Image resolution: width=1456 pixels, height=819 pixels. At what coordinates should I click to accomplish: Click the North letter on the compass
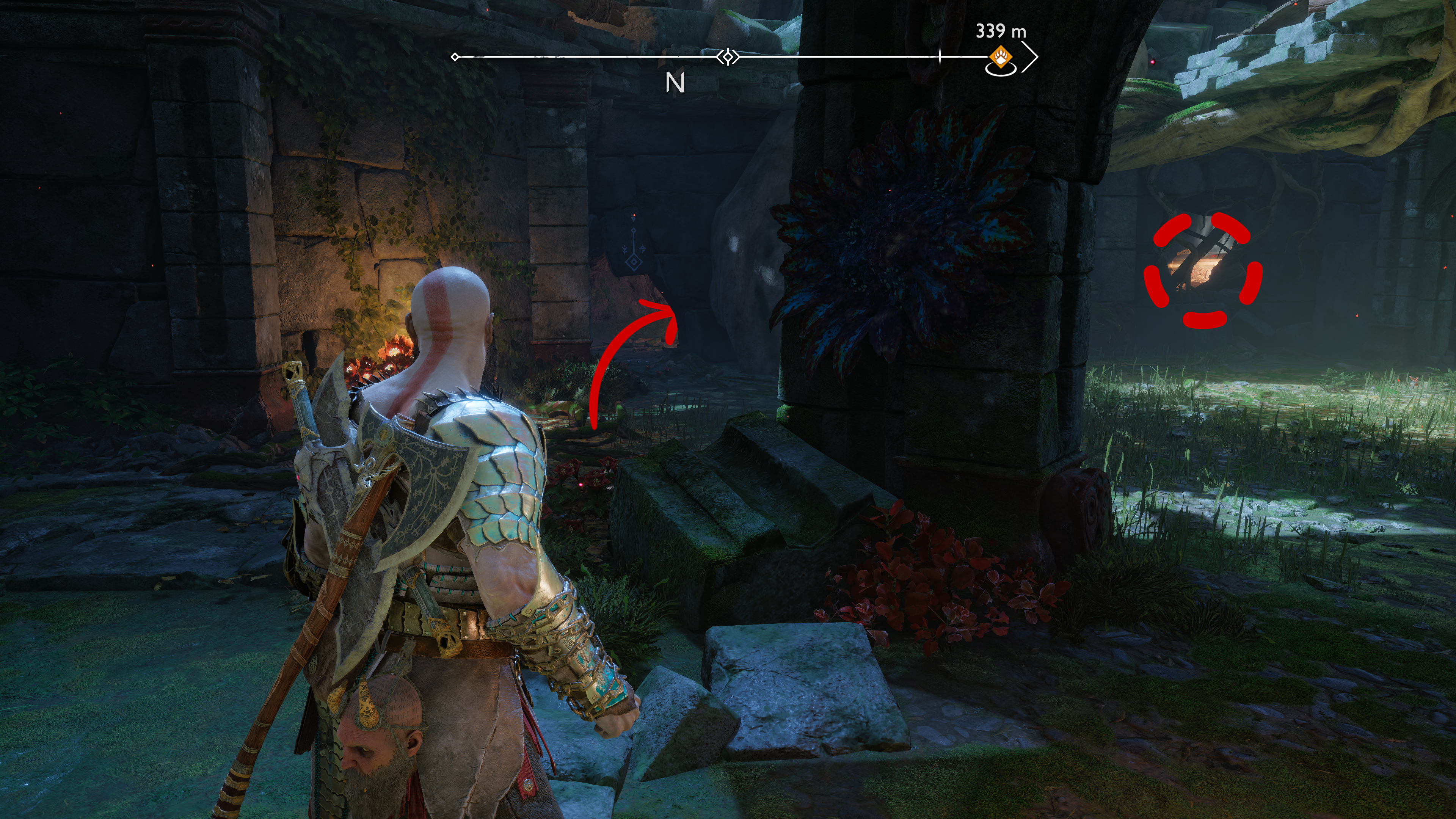point(675,83)
